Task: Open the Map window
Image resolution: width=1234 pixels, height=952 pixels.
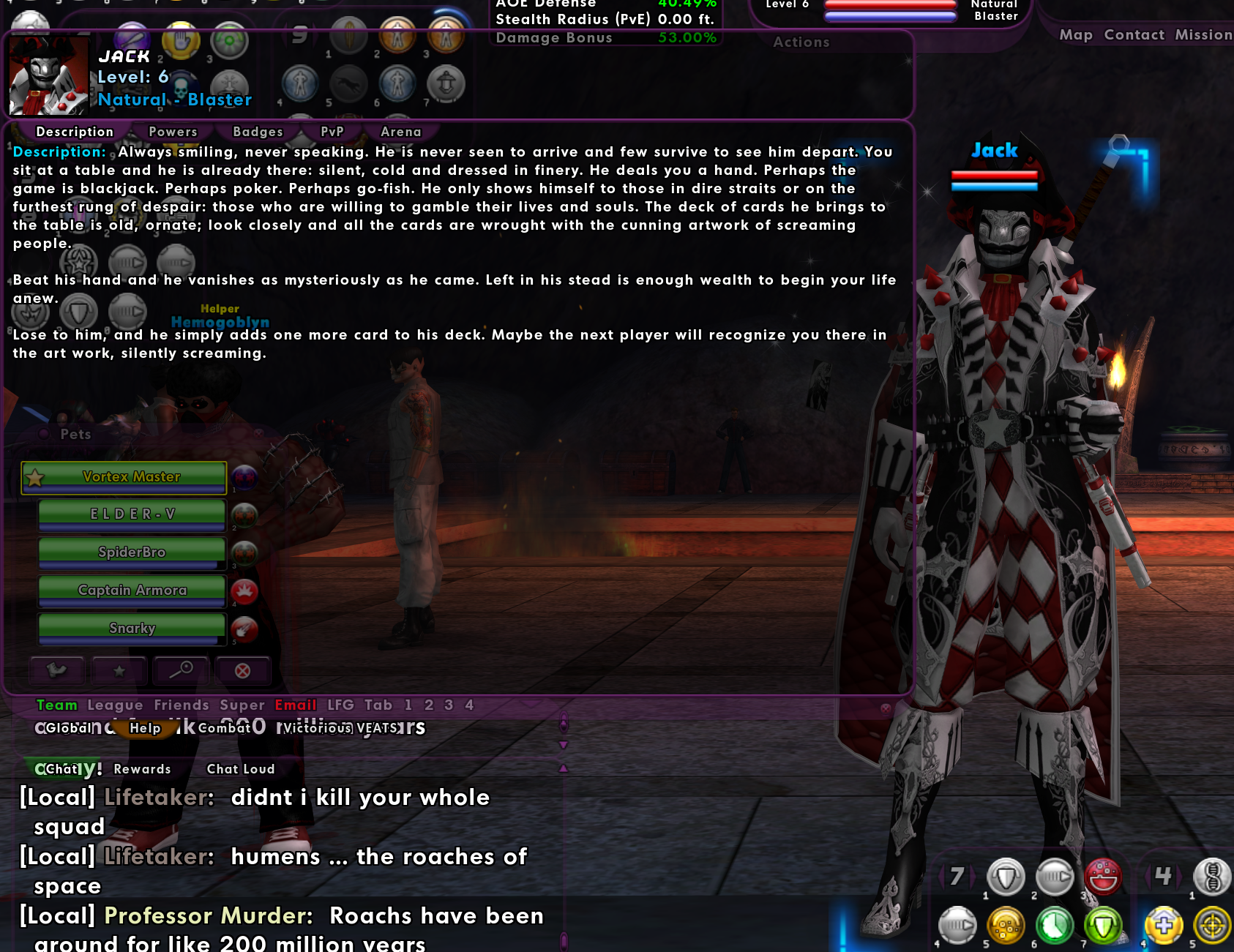Action: (x=1076, y=34)
